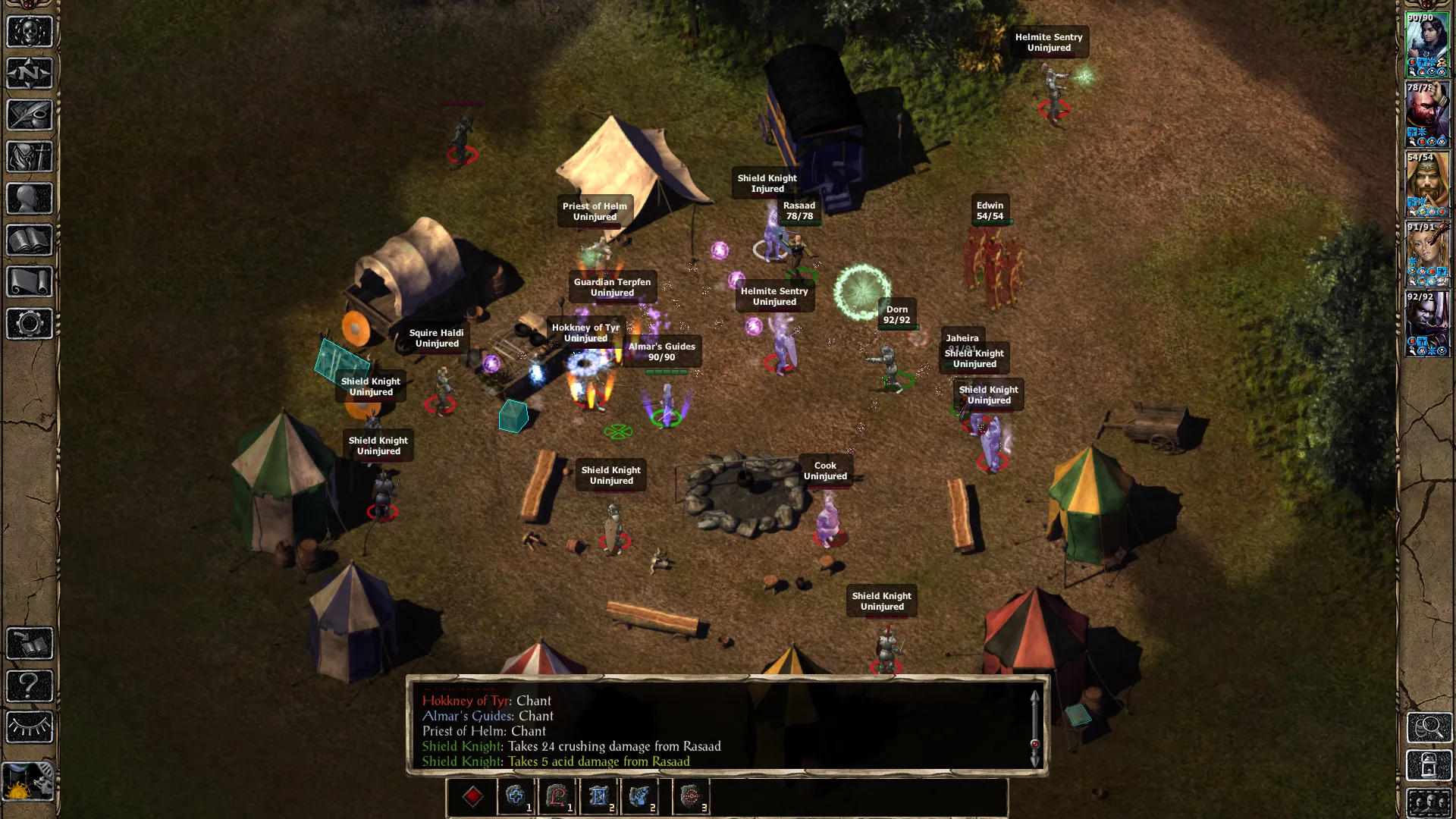The height and width of the screenshot is (819, 1456).
Task: Open the question mark help button
Action: (x=30, y=686)
